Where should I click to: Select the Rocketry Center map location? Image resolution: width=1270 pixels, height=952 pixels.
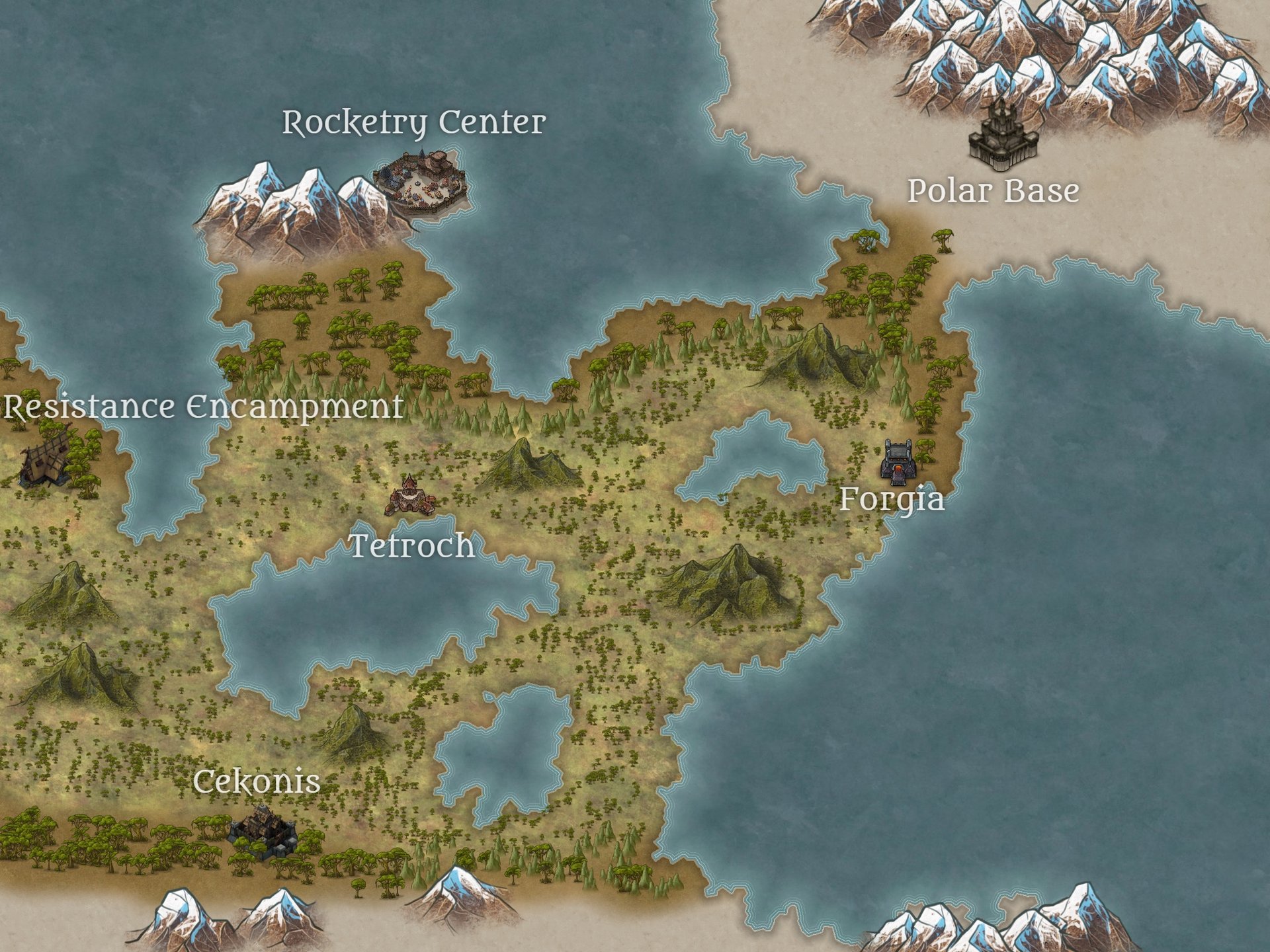click(x=421, y=182)
